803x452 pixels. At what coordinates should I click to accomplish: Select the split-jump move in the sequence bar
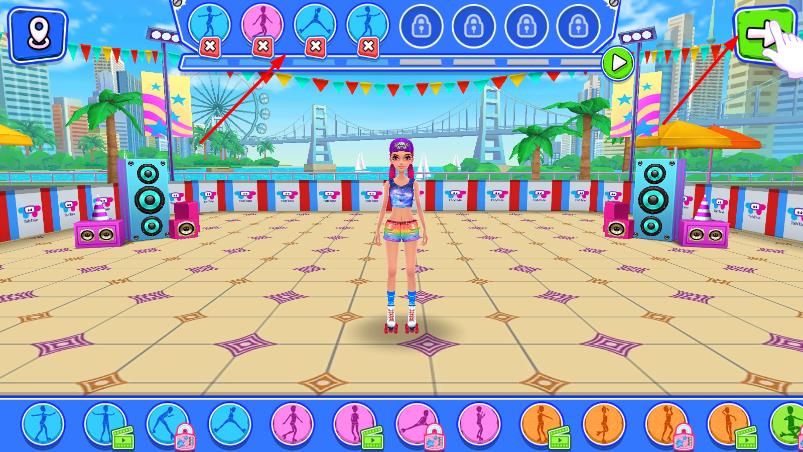(315, 22)
